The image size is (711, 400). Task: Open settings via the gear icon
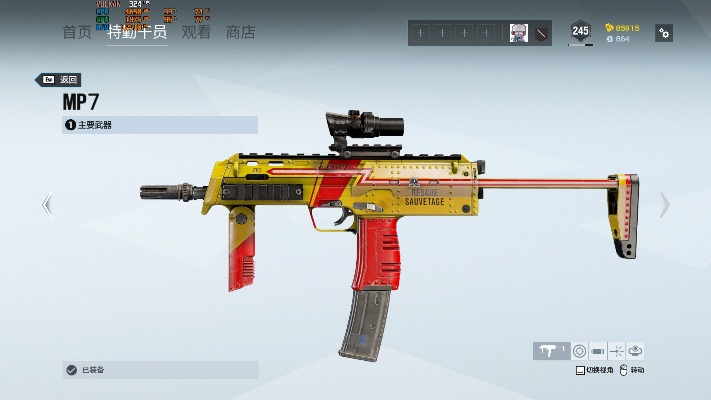(663, 33)
